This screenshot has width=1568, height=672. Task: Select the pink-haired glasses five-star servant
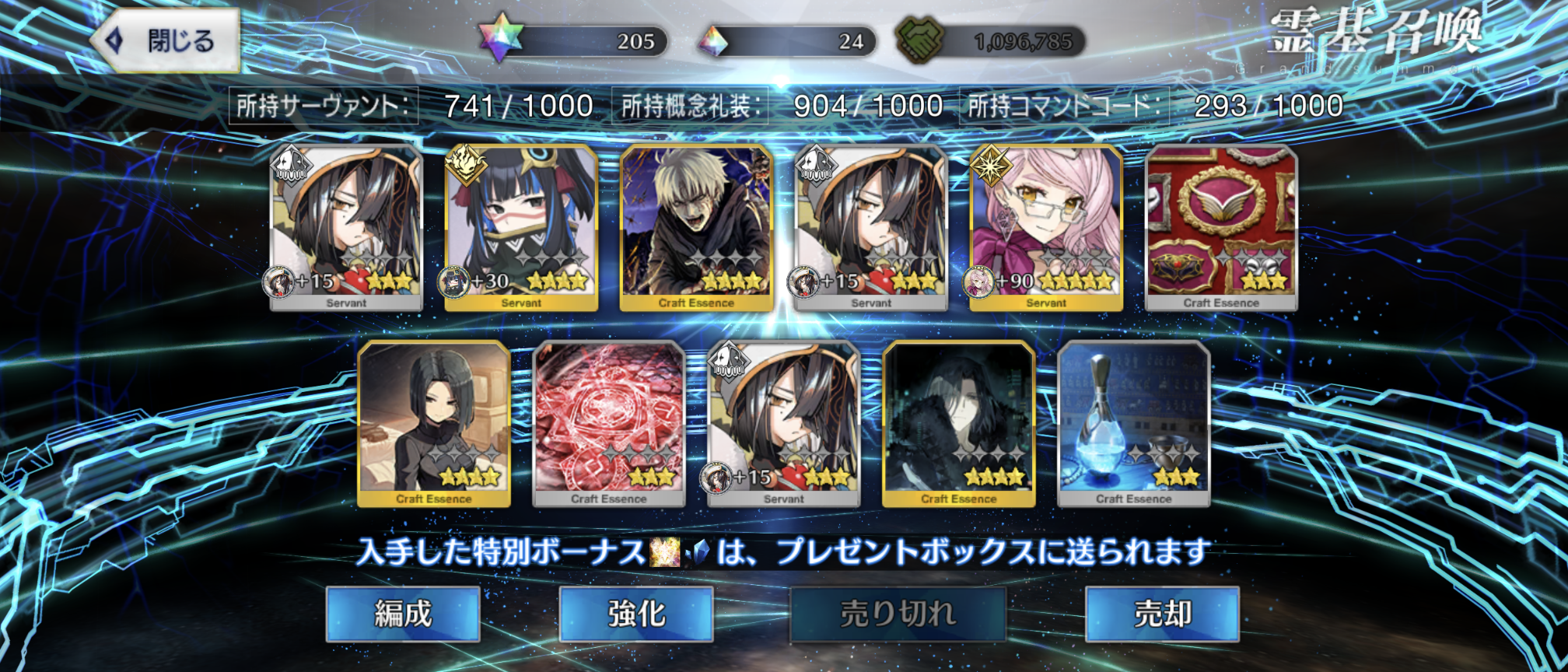pos(1046,227)
